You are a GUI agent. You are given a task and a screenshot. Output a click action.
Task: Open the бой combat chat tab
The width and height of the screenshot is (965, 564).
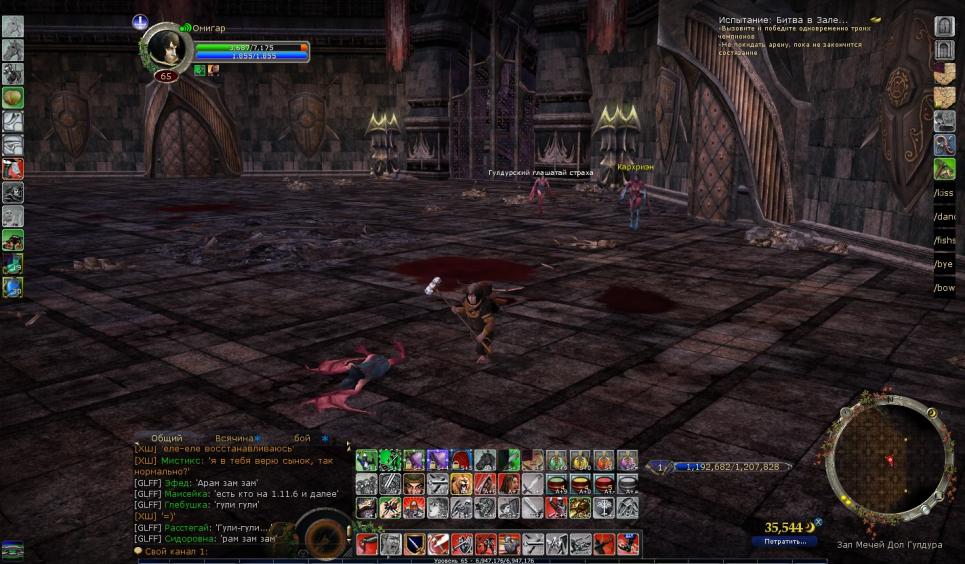[302, 439]
